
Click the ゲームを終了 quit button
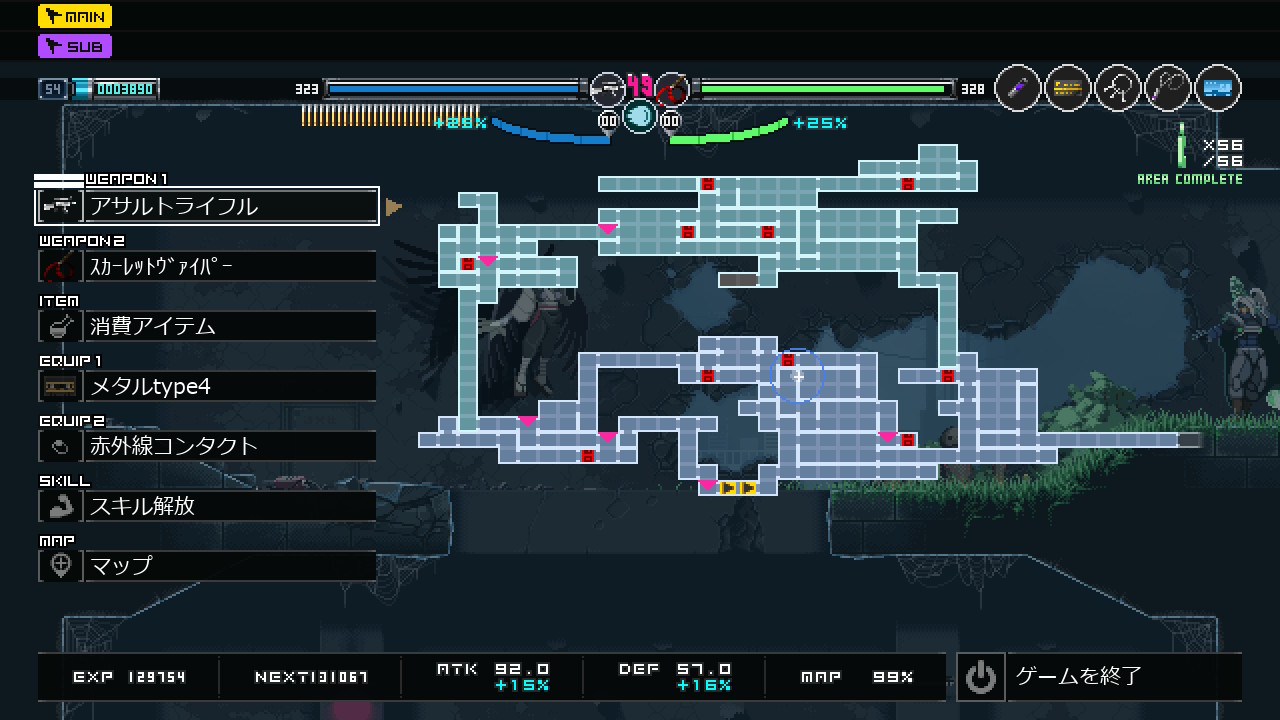pos(1098,677)
